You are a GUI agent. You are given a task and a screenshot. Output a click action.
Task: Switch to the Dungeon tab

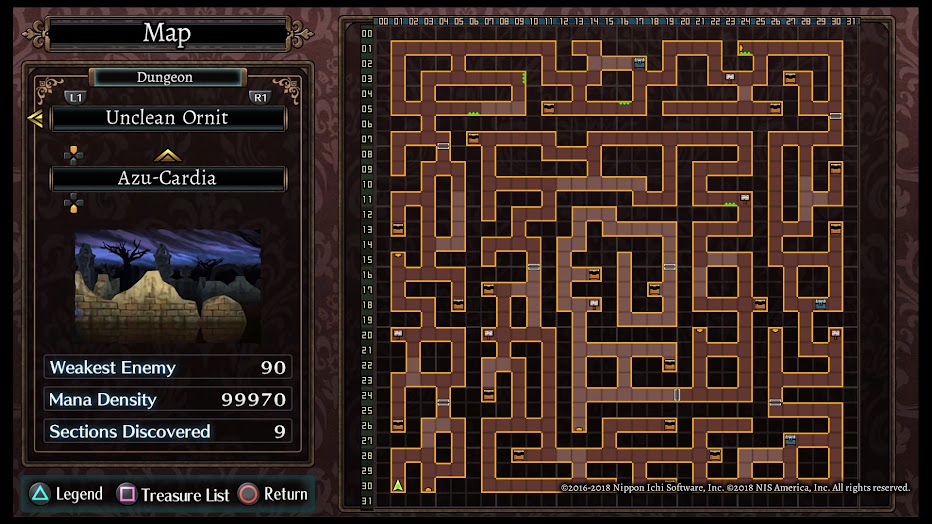tap(166, 77)
